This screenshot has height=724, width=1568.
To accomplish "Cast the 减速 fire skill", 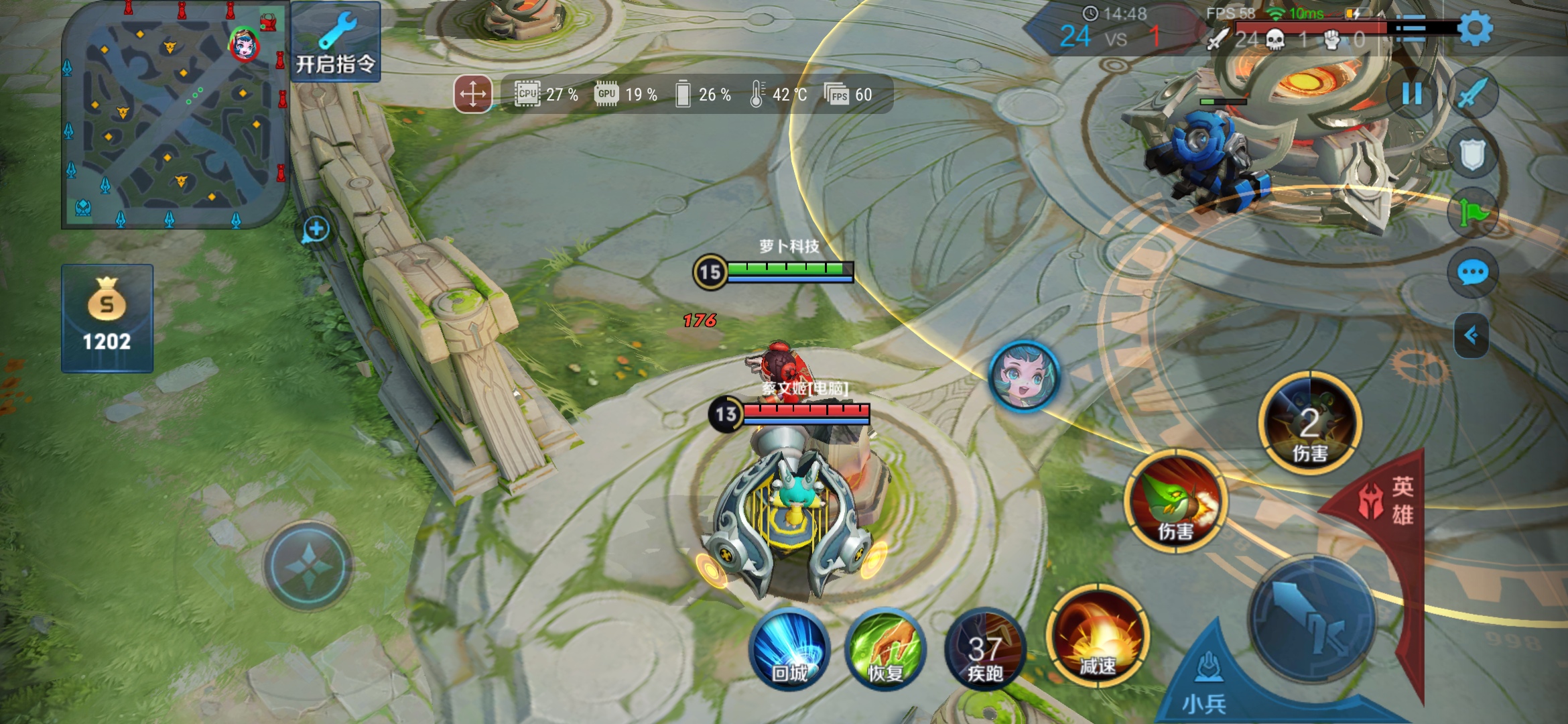I will (x=1098, y=636).
